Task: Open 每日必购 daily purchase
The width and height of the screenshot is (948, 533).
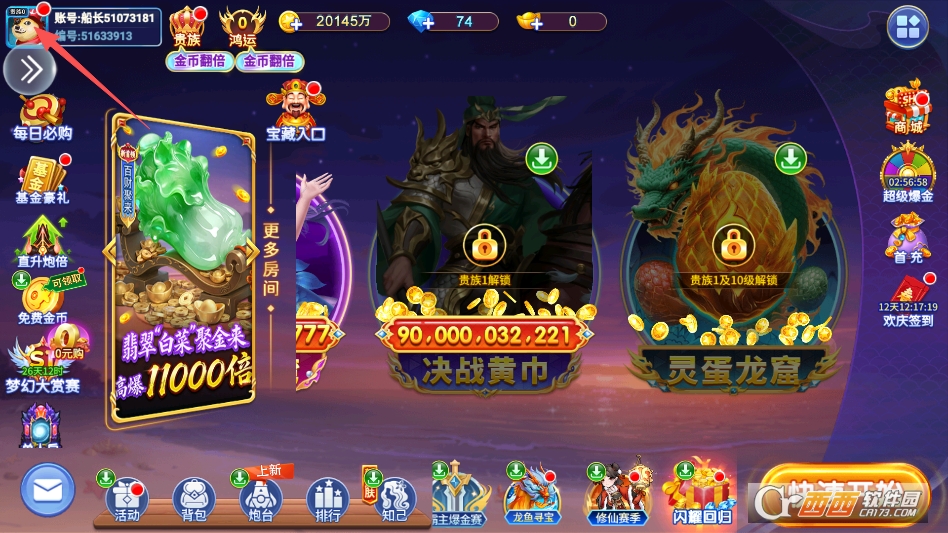Action: 42,117
